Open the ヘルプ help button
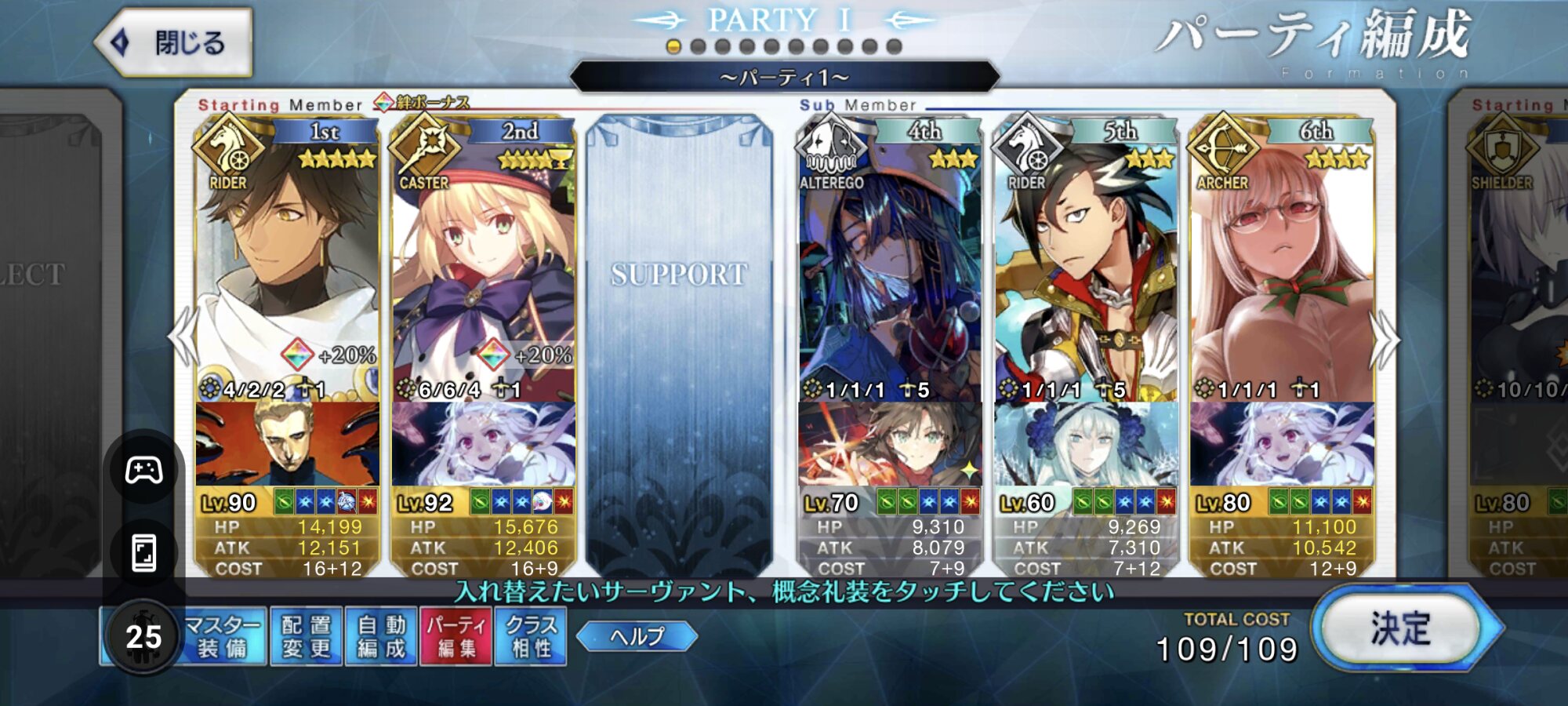The image size is (1568, 706). [637, 636]
